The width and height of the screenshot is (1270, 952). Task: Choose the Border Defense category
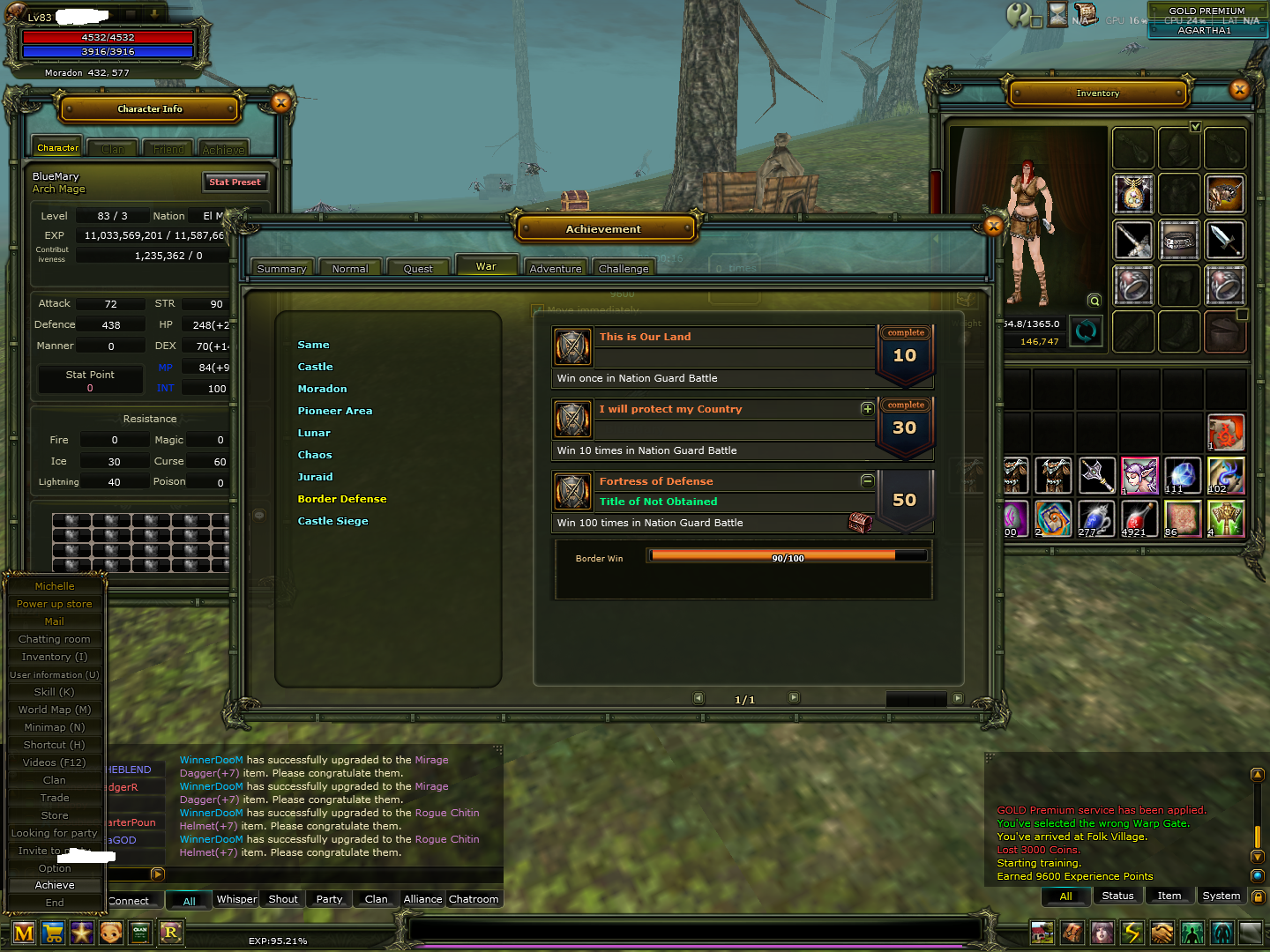(x=342, y=499)
